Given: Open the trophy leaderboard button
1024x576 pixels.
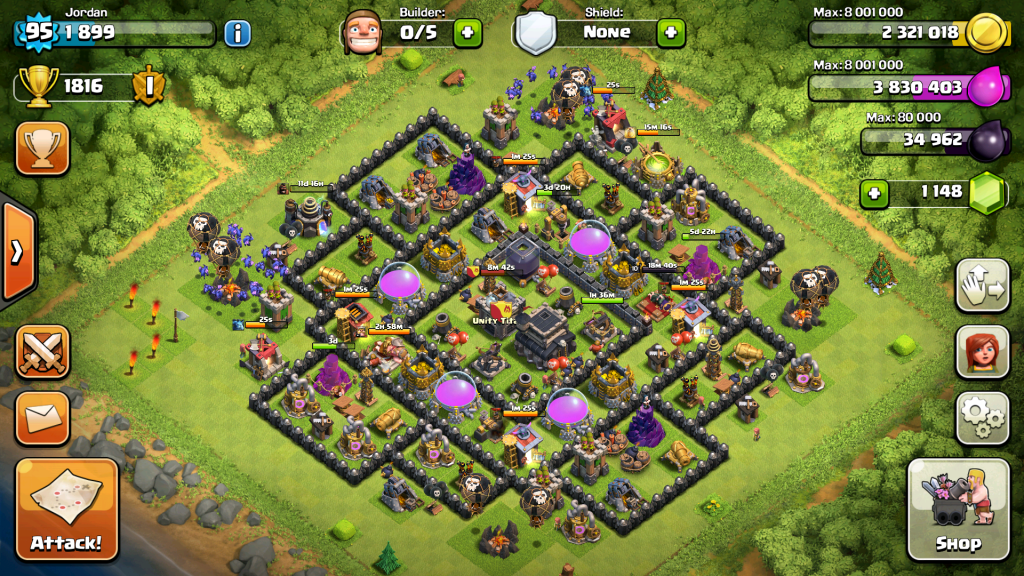Looking at the screenshot, I should click(x=42, y=148).
